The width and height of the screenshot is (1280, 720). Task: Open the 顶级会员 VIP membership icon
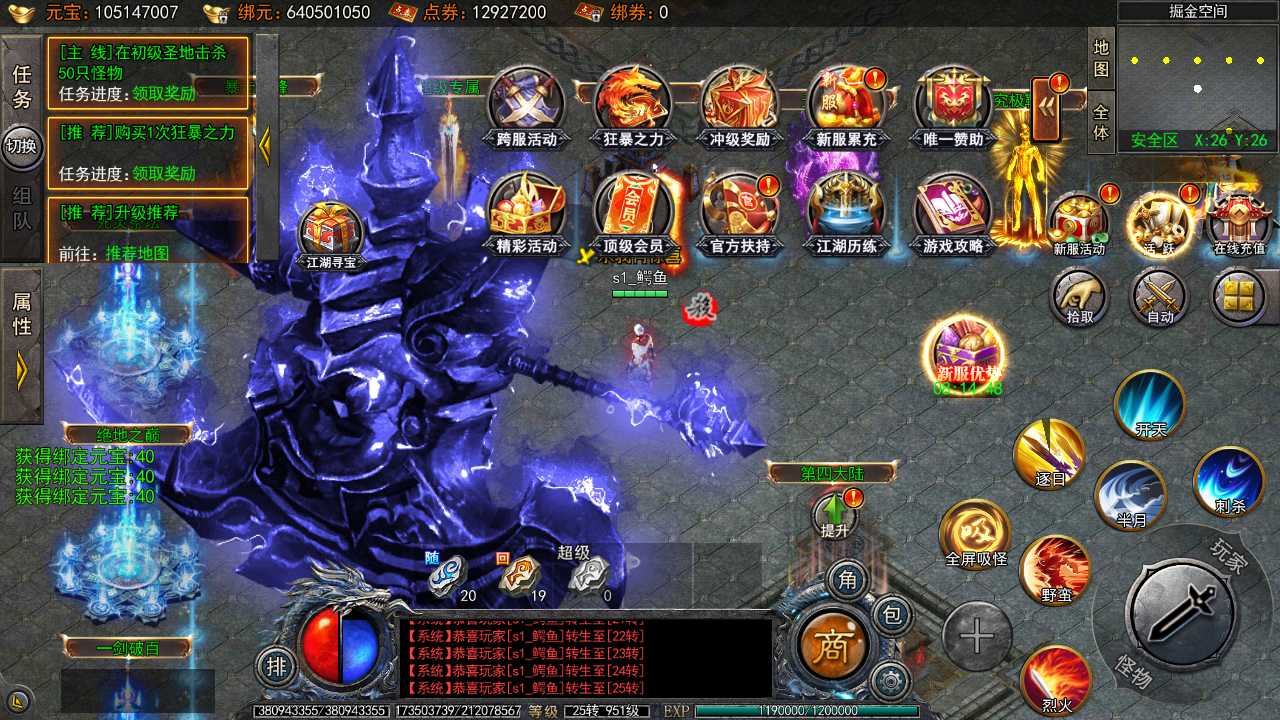pos(633,210)
